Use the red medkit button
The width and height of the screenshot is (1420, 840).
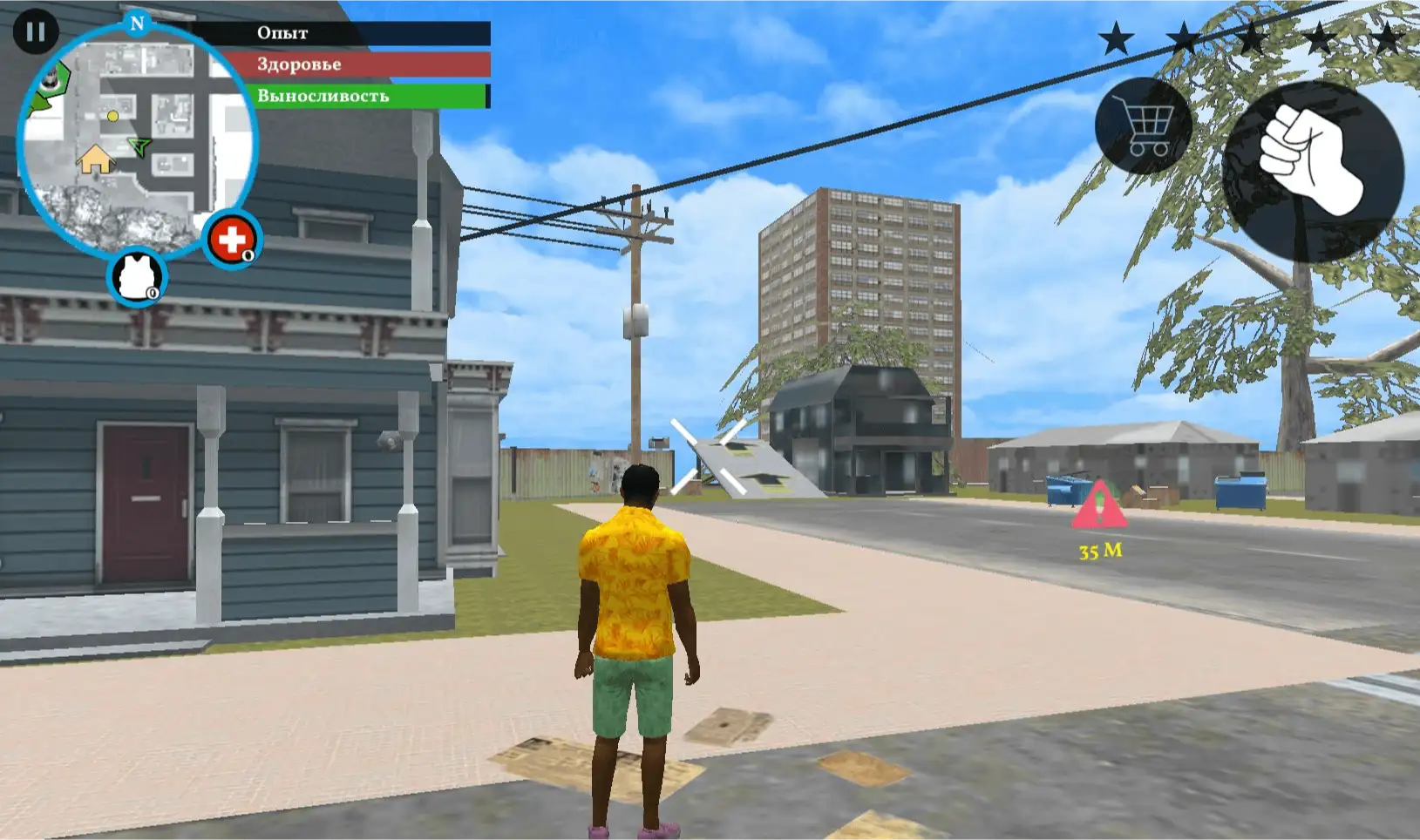tap(232, 238)
